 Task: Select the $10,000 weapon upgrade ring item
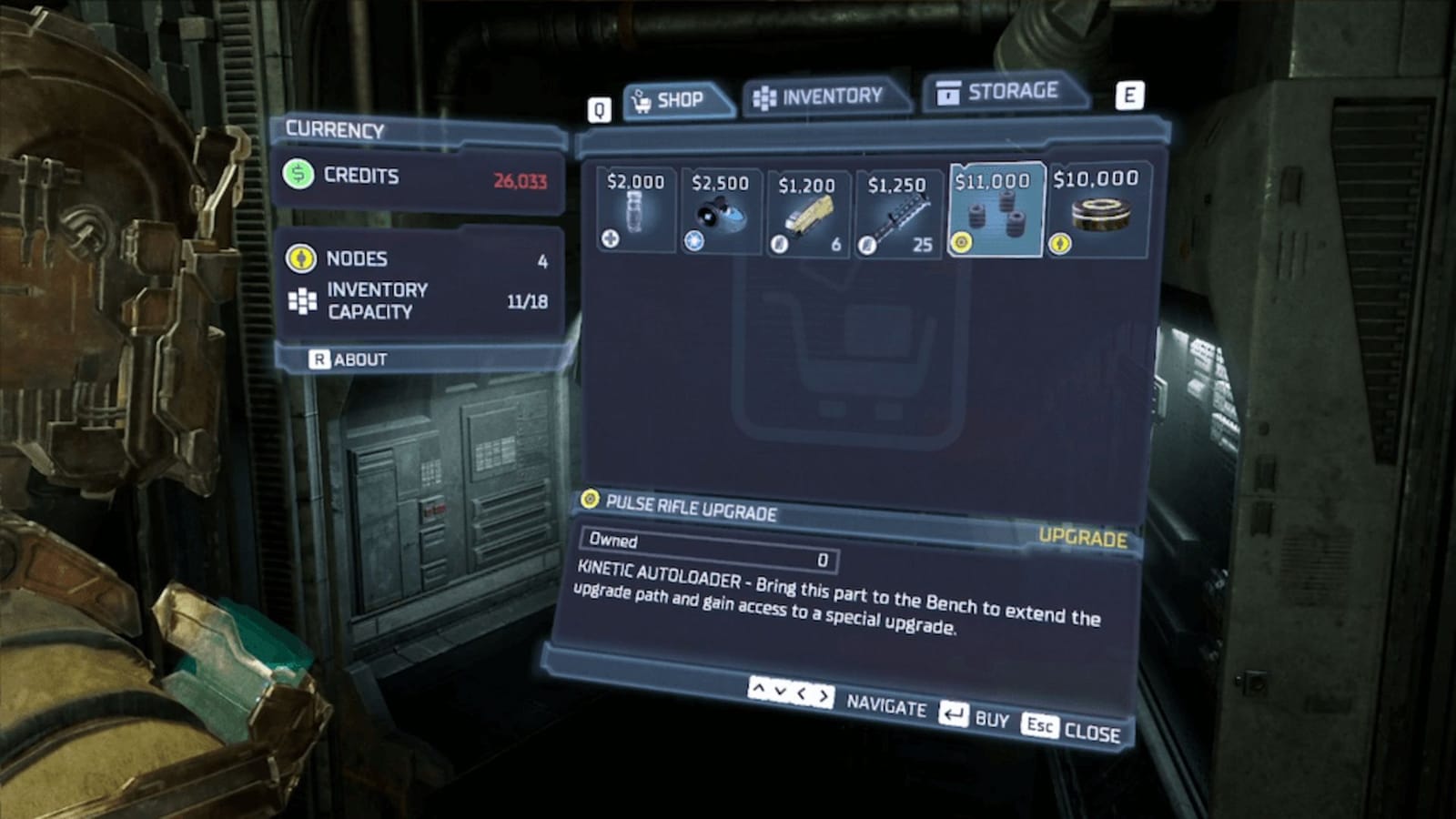pos(1097,209)
